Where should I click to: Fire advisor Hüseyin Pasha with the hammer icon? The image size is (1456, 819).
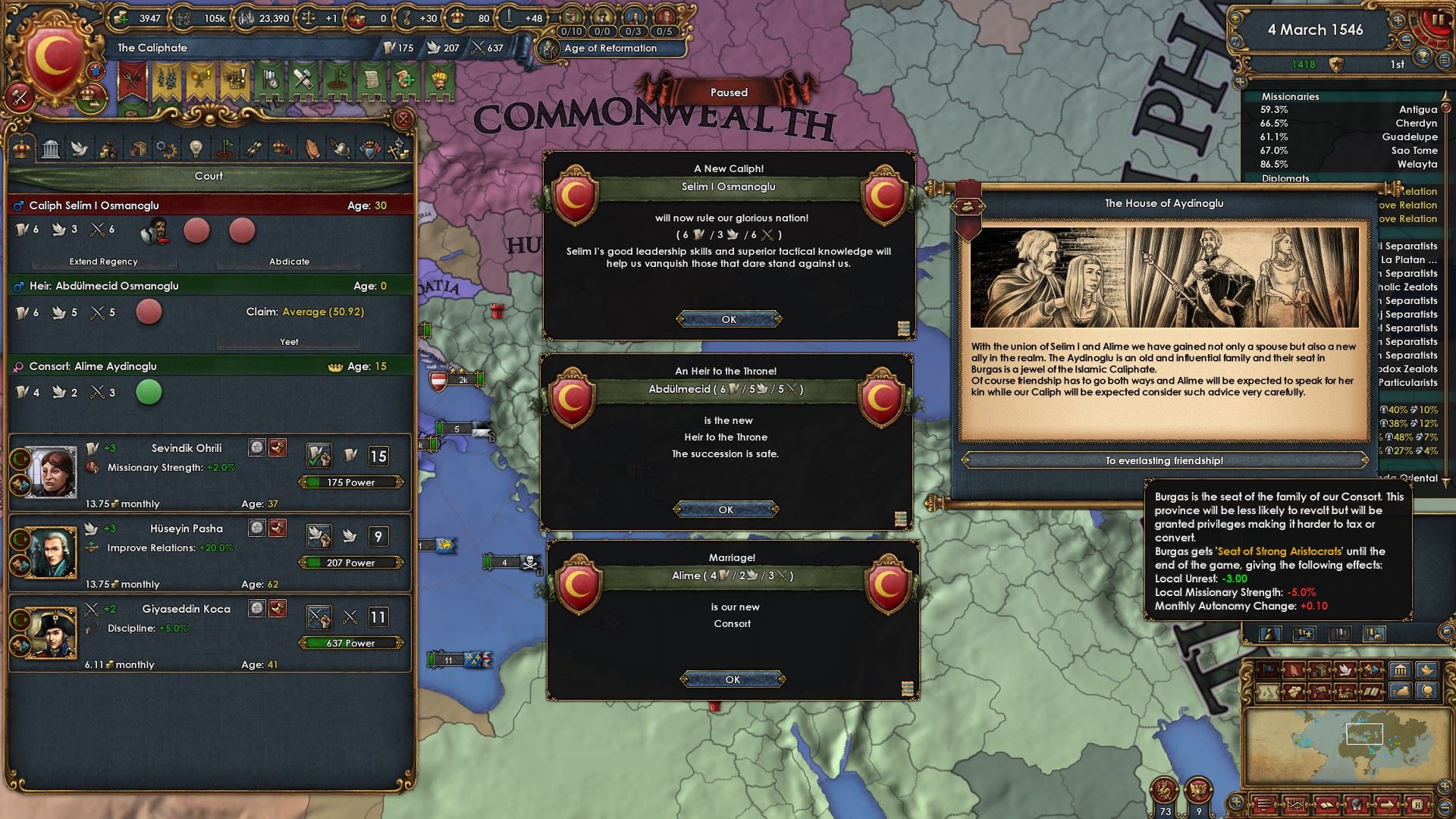click(278, 528)
